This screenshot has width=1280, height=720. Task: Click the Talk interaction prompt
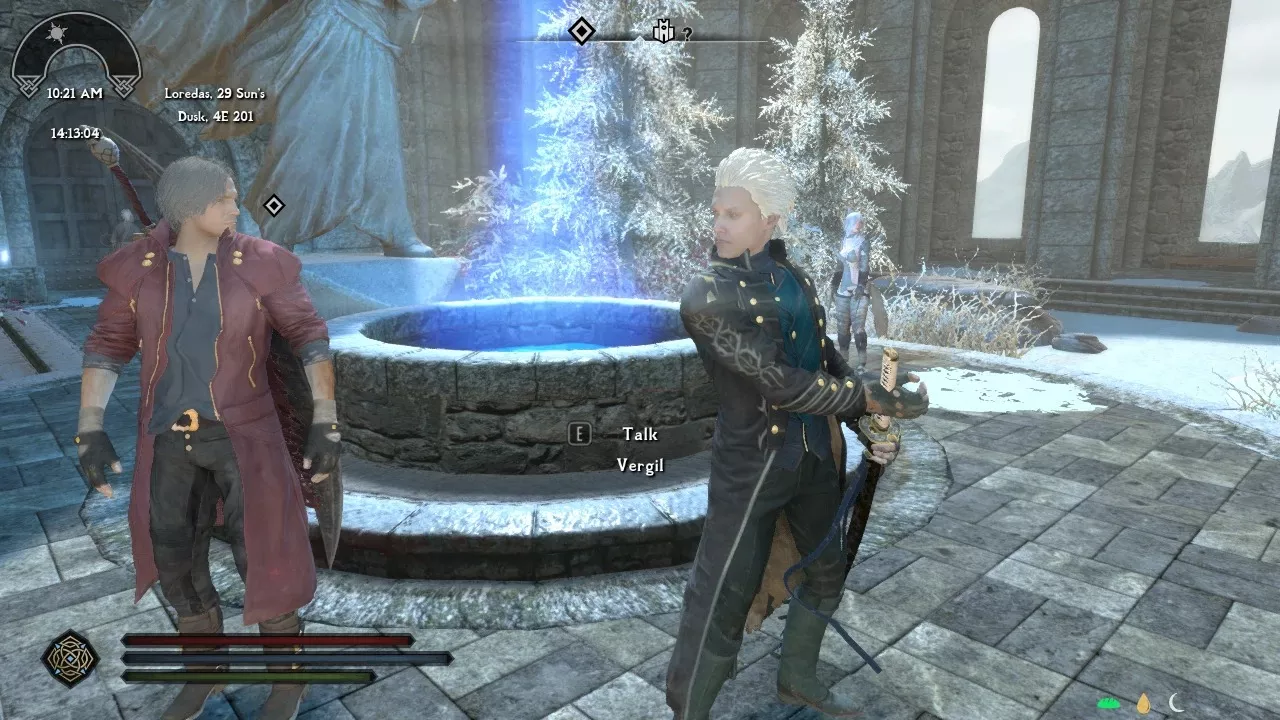641,434
